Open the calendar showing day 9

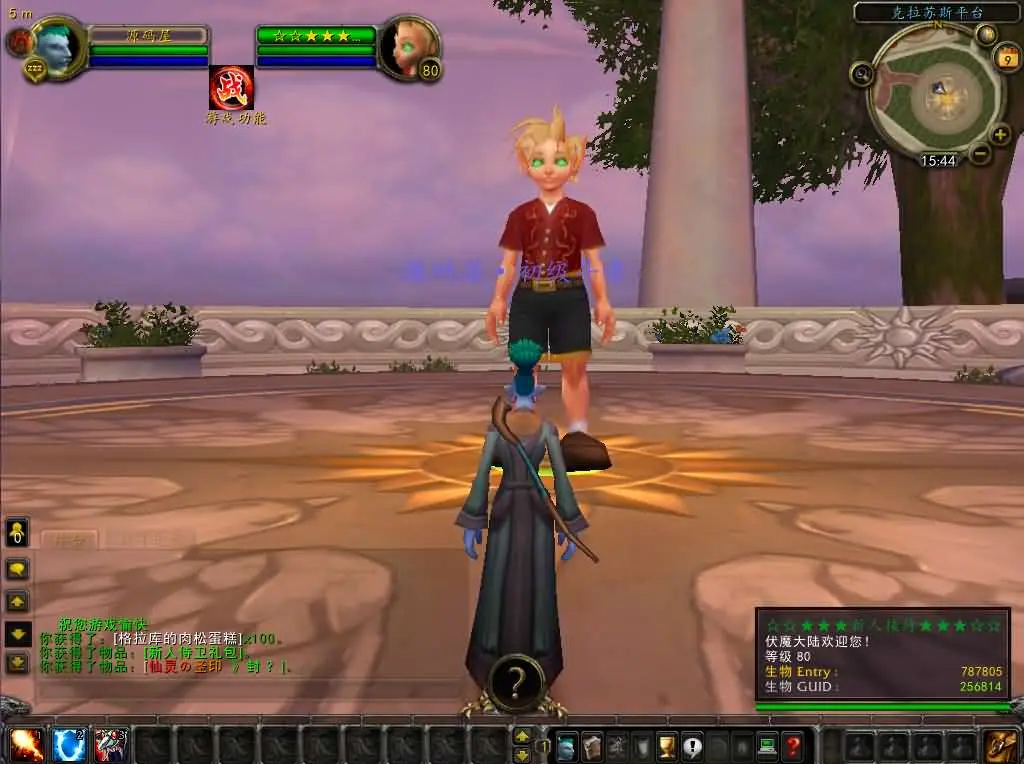coord(1006,59)
